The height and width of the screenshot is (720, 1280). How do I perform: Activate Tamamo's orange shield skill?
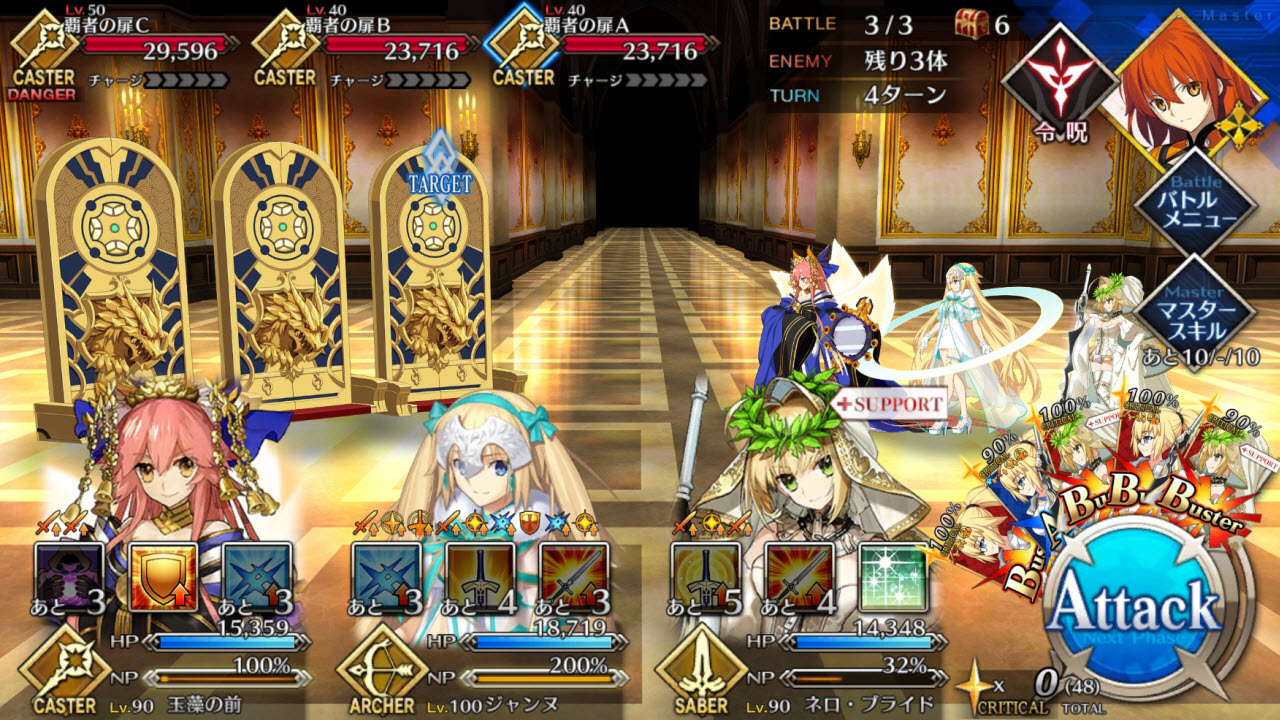click(x=163, y=577)
